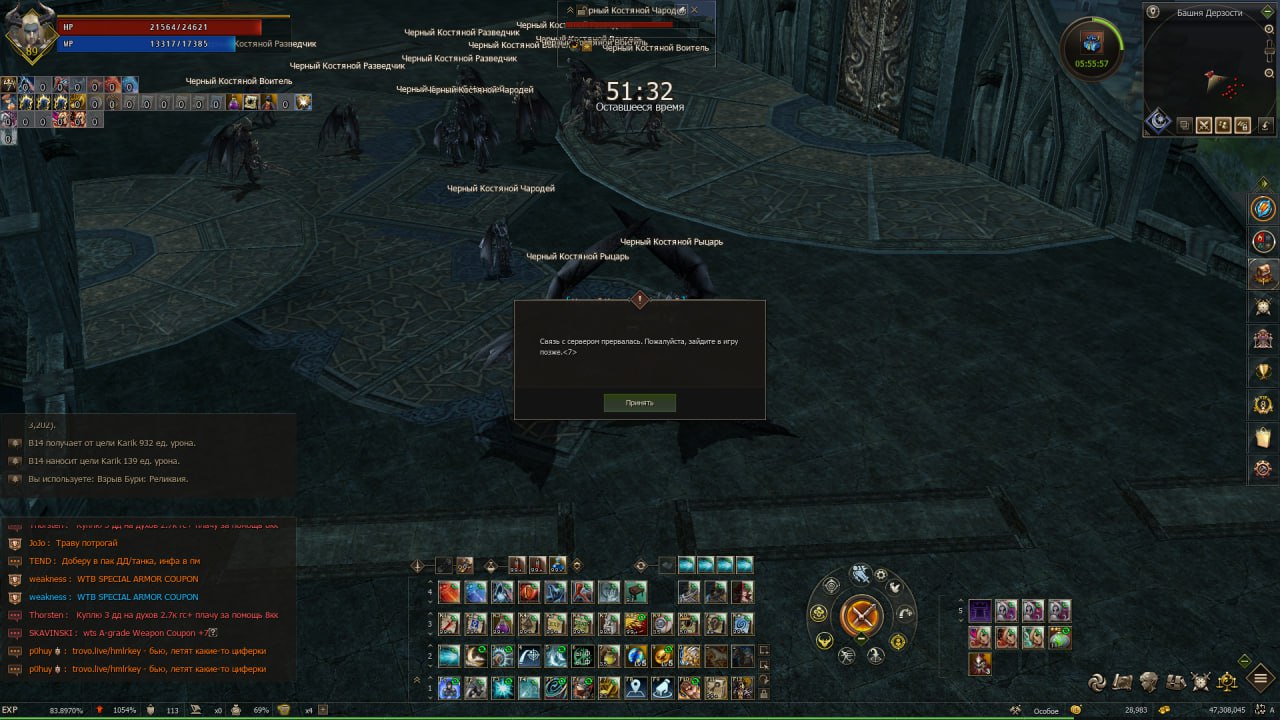
Task: Accept the server disconnect message with Принять
Action: pos(639,403)
